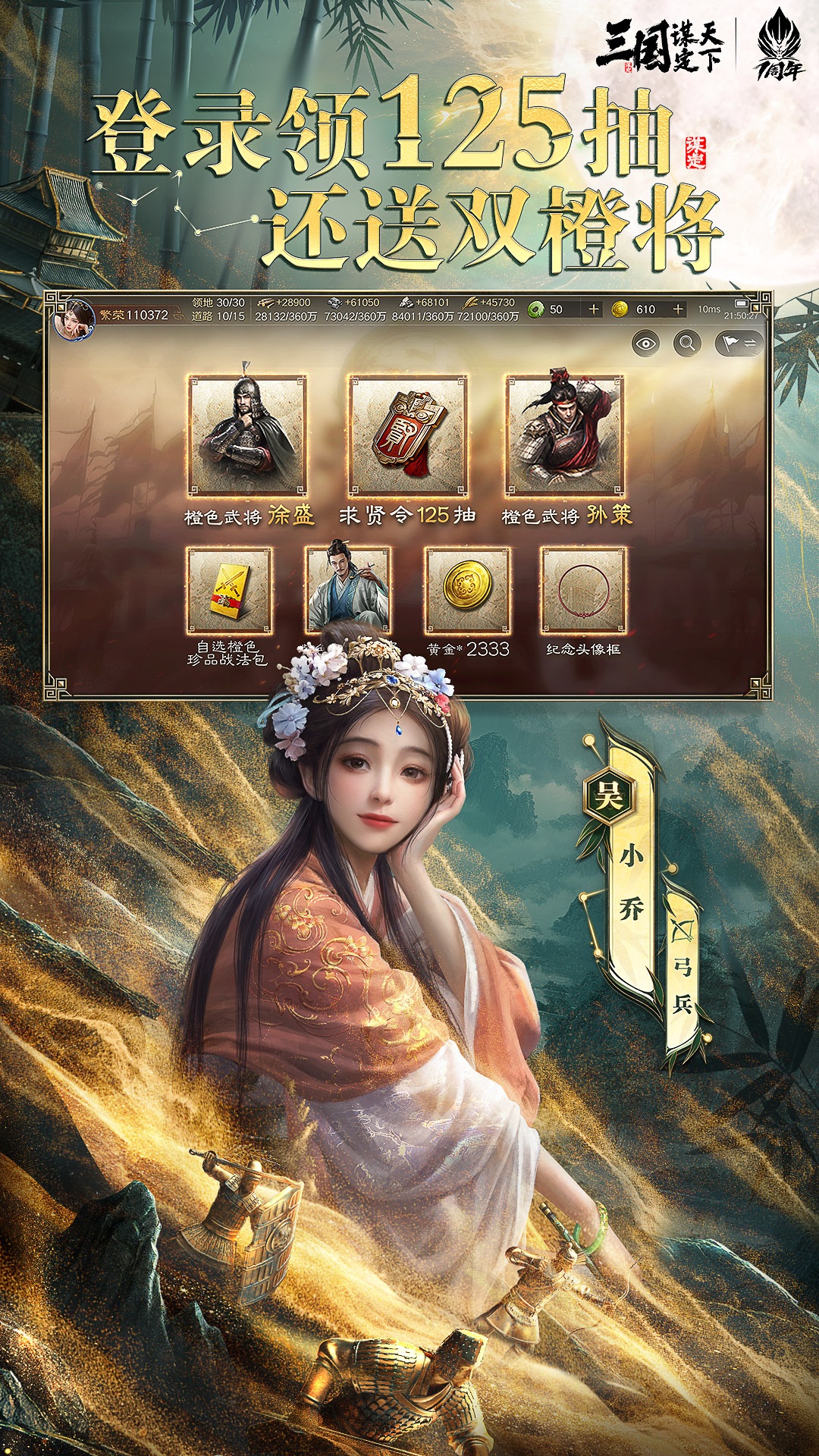
Task: Select the 纪念头像框 frame reward
Action: [x=583, y=591]
